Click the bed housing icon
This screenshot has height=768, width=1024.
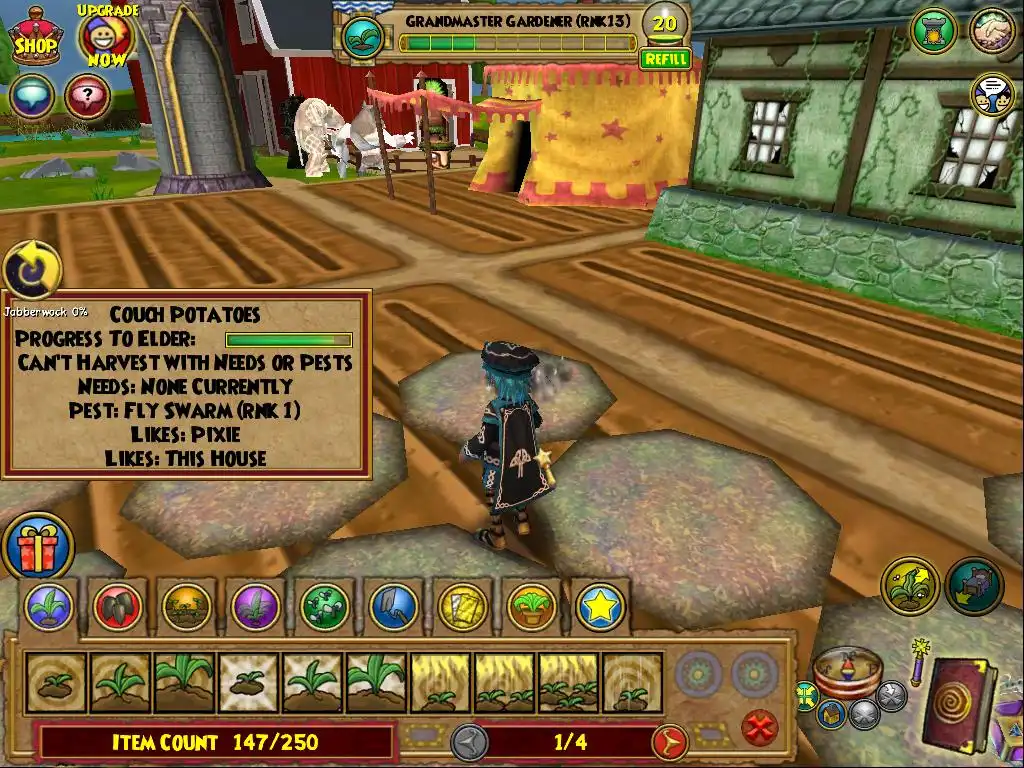pos(974,585)
